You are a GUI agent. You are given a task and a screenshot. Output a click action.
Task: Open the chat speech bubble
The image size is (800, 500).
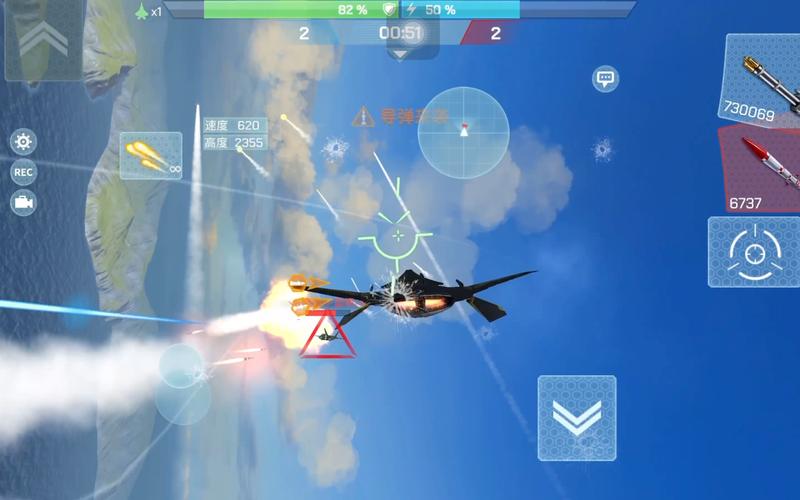(604, 79)
